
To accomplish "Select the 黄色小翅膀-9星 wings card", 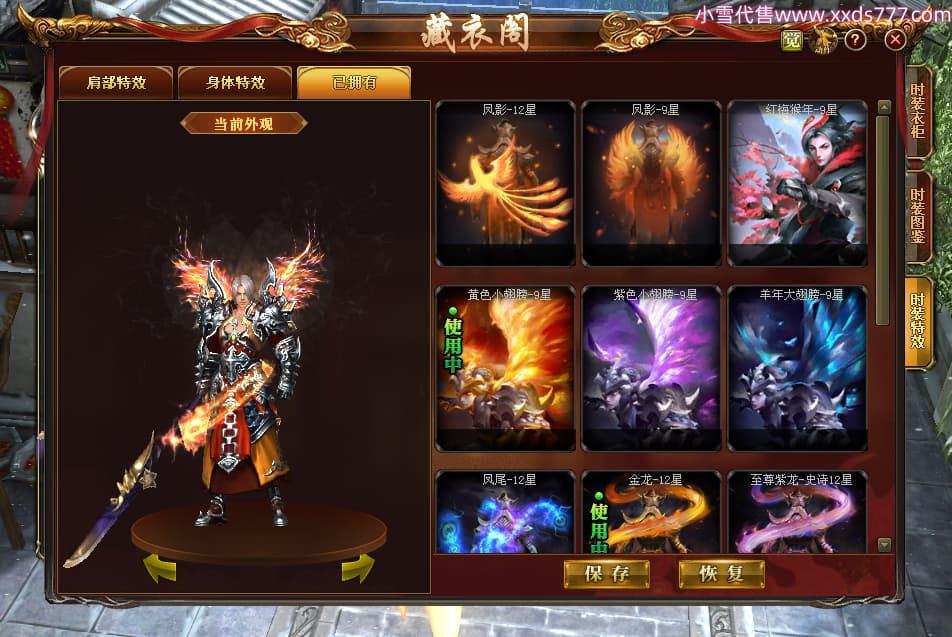I will (x=505, y=368).
